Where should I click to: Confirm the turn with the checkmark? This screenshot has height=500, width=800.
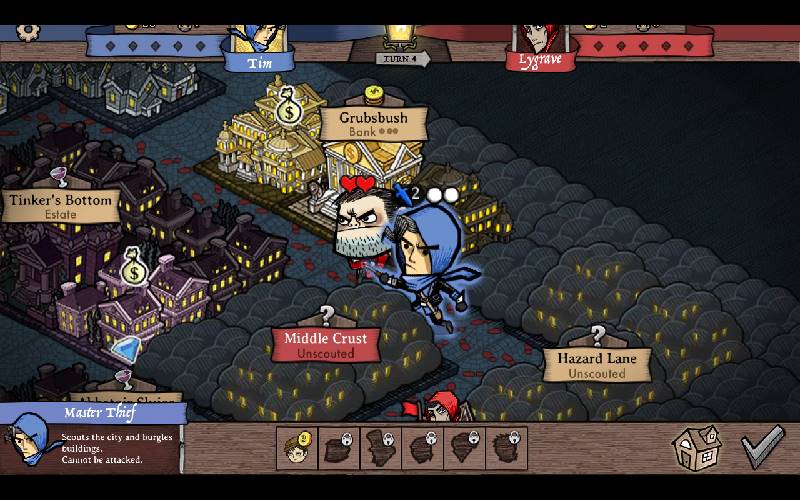[762, 447]
